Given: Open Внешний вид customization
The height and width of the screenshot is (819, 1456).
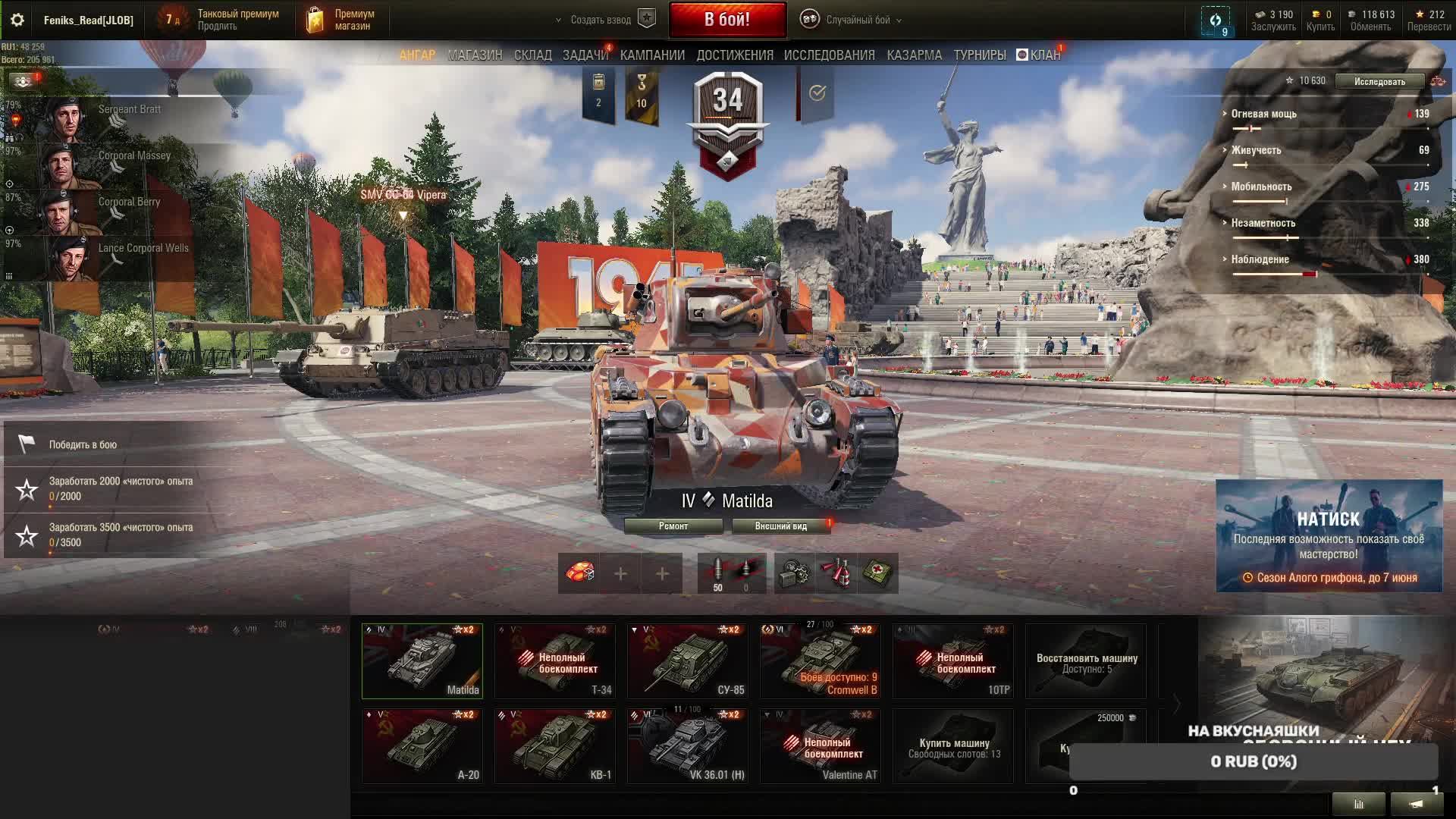Looking at the screenshot, I should click(x=780, y=526).
